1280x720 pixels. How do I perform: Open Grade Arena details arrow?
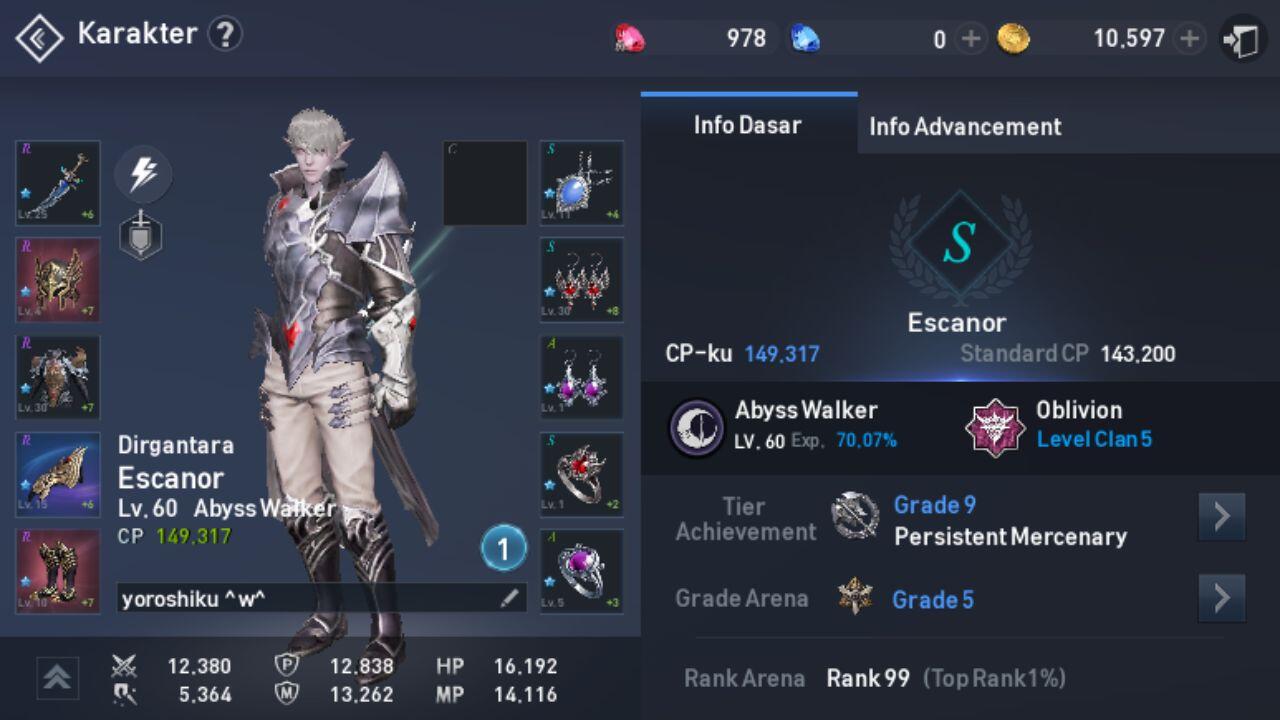tap(1221, 598)
